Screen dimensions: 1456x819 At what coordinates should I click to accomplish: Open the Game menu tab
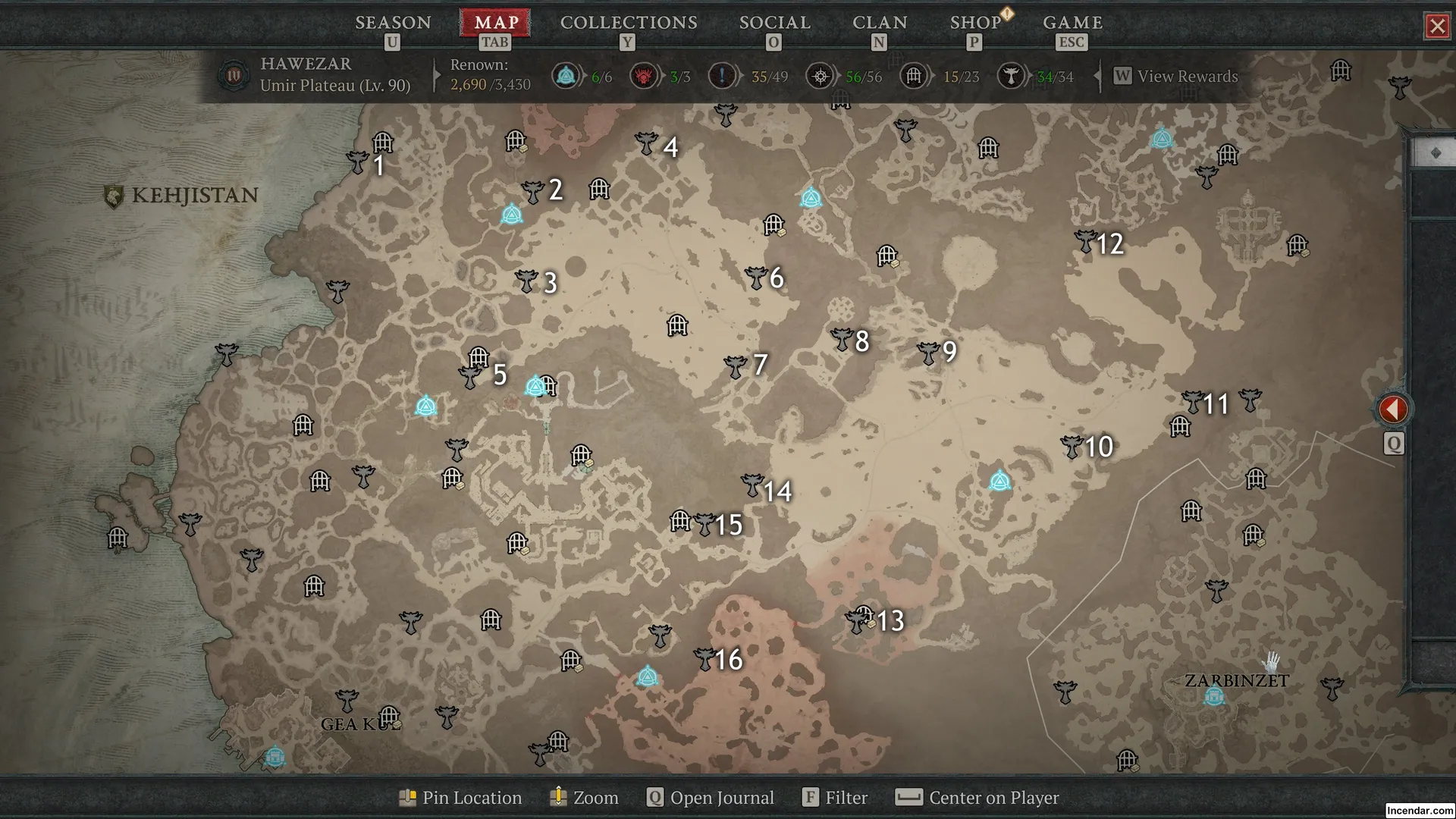tap(1072, 23)
